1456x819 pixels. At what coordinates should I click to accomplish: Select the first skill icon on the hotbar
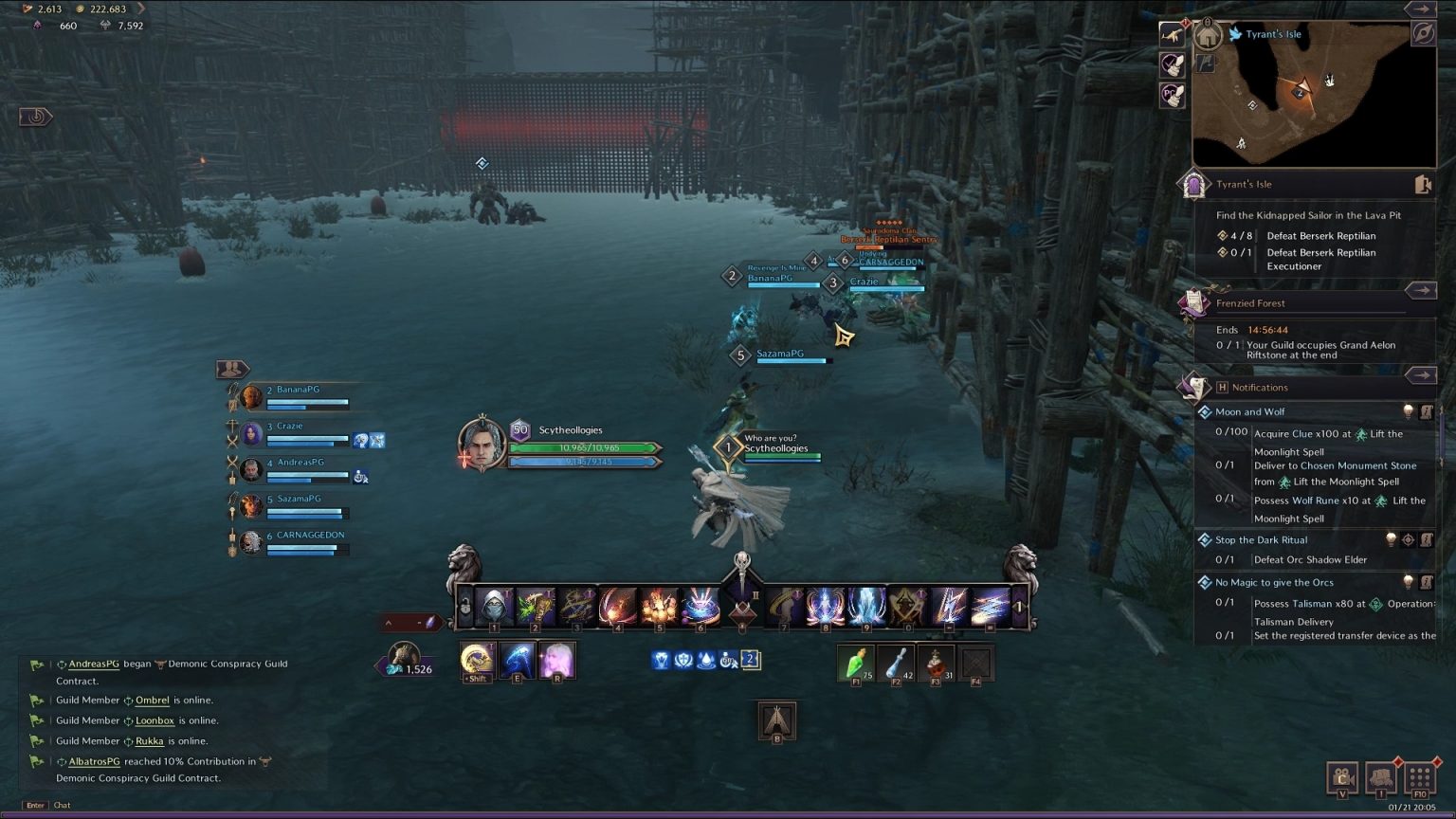coord(496,607)
